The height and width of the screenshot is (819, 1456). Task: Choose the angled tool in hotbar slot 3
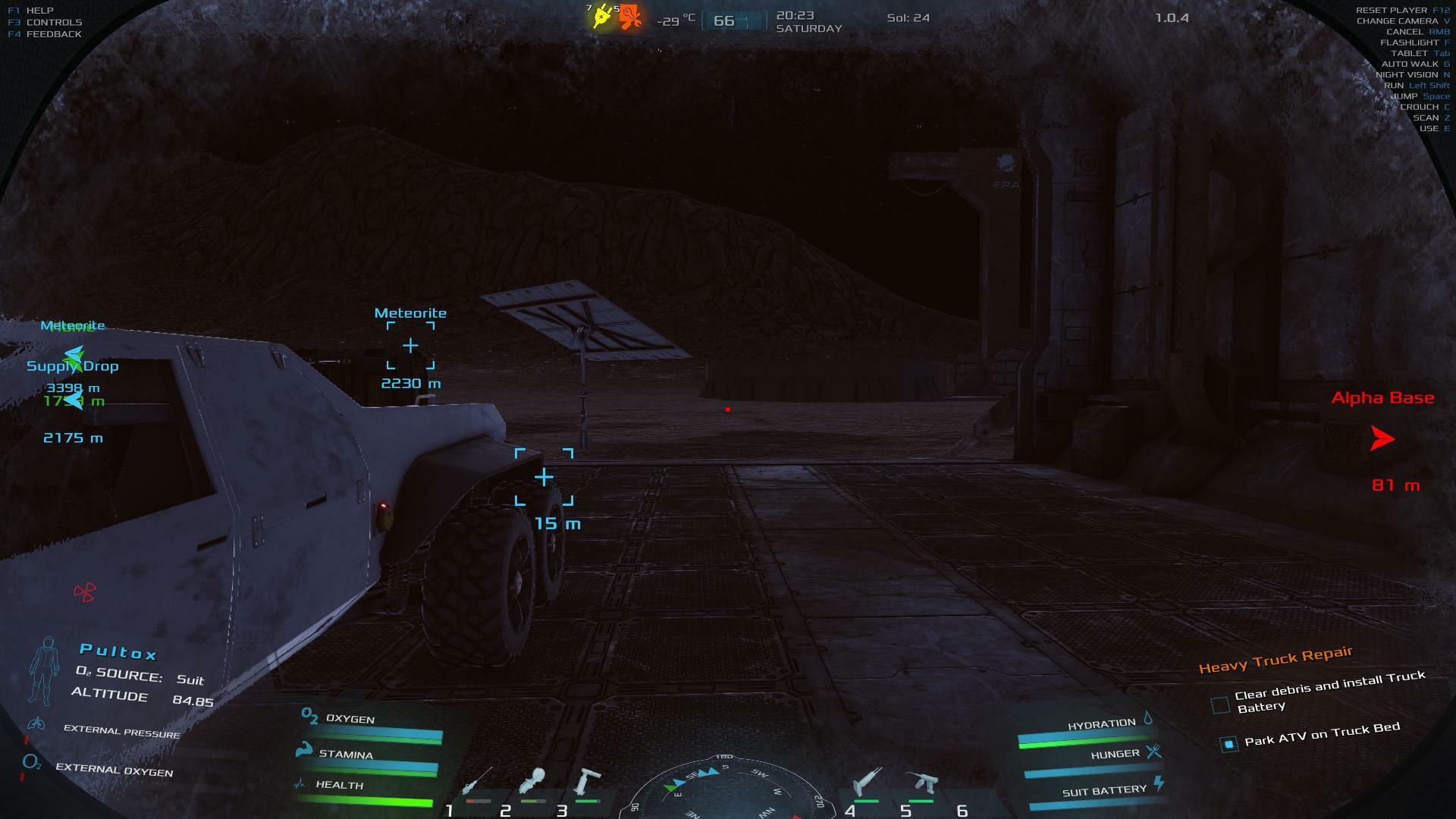click(x=586, y=782)
